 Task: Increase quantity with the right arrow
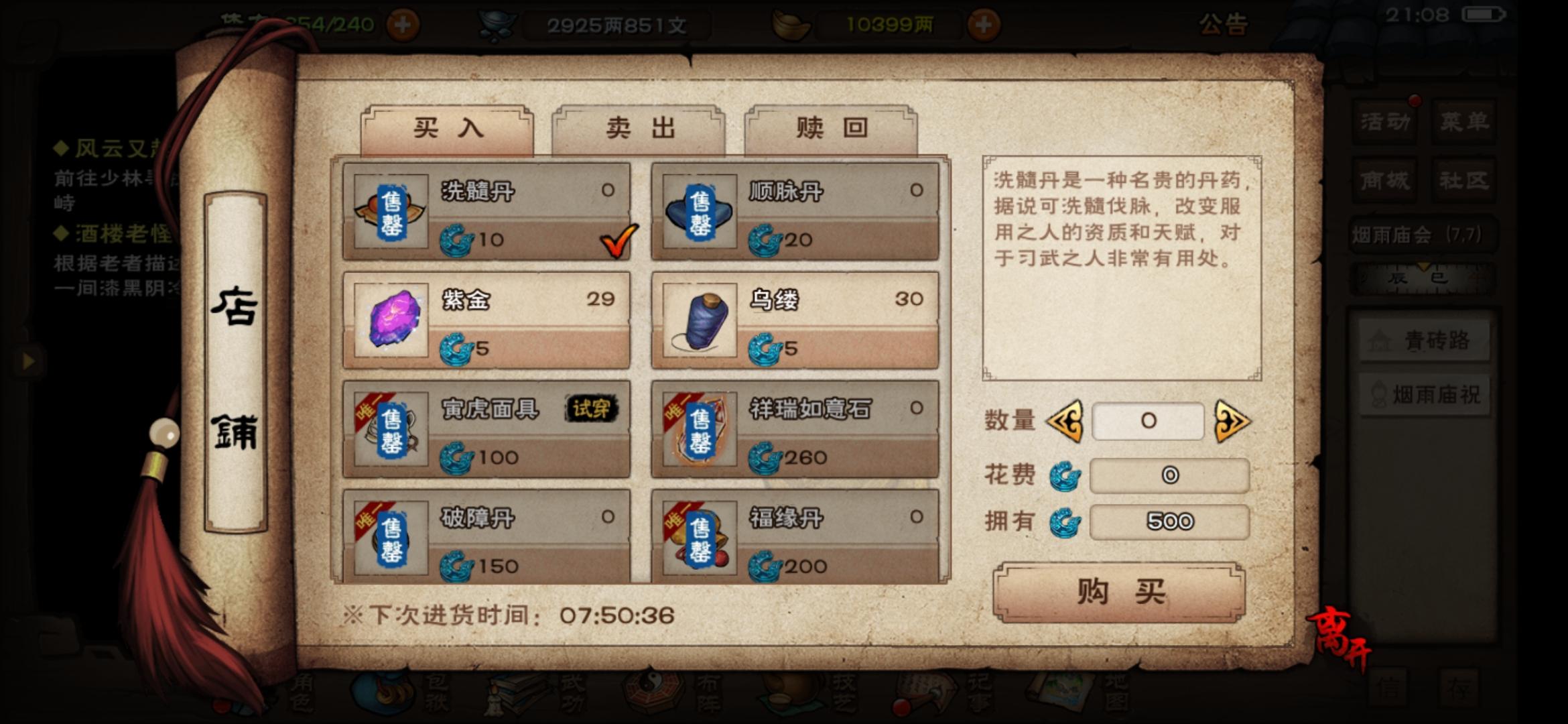pyautogui.click(x=1235, y=420)
